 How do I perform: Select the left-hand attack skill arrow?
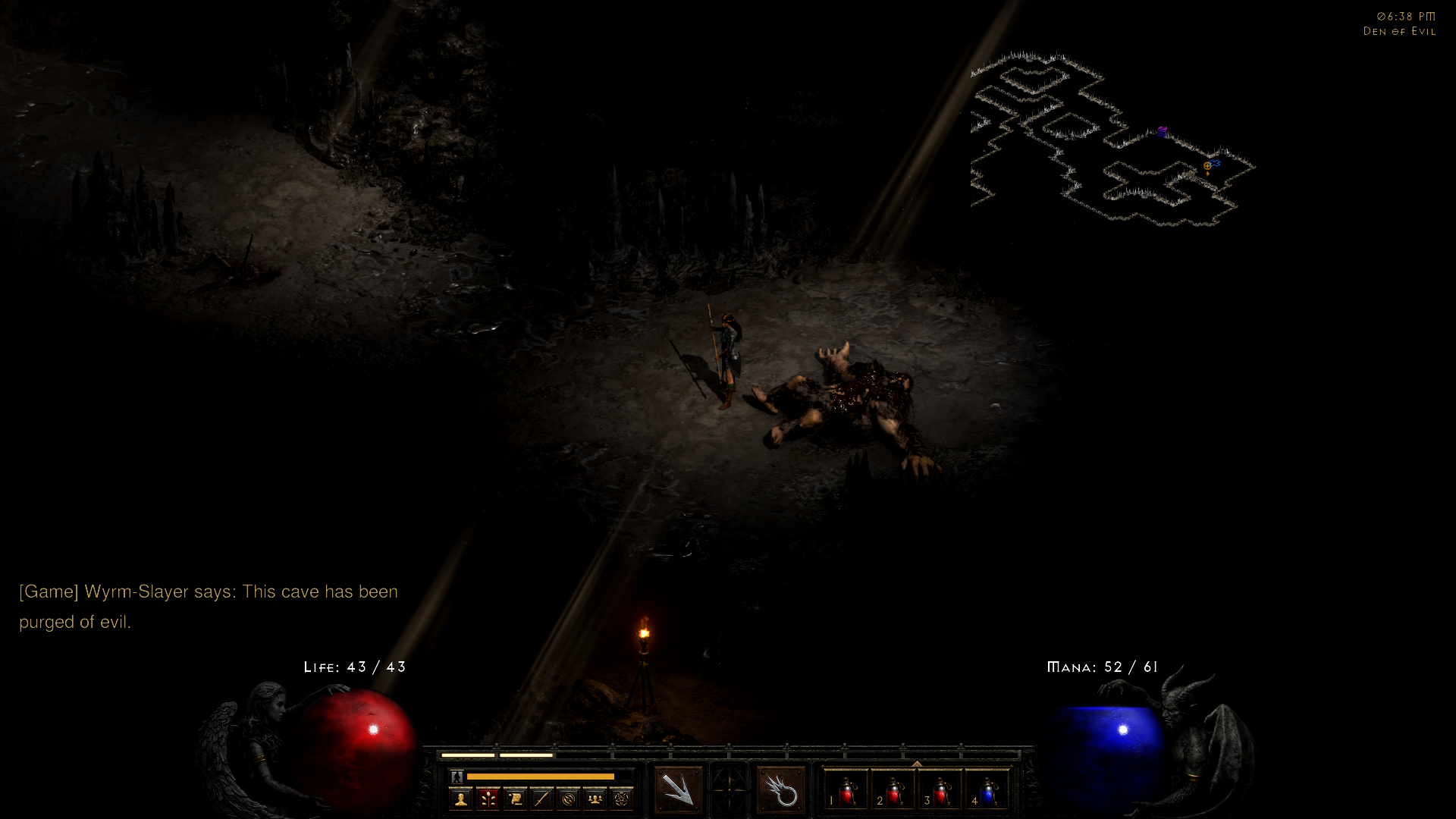click(677, 789)
